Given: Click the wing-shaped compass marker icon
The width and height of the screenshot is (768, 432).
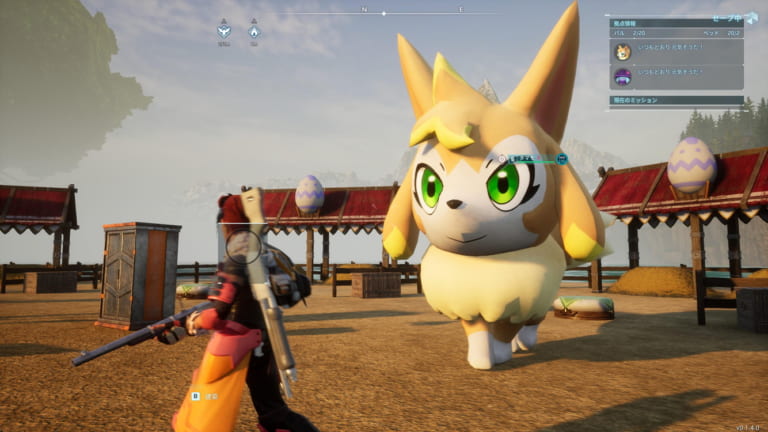Looking at the screenshot, I should coord(224,29).
